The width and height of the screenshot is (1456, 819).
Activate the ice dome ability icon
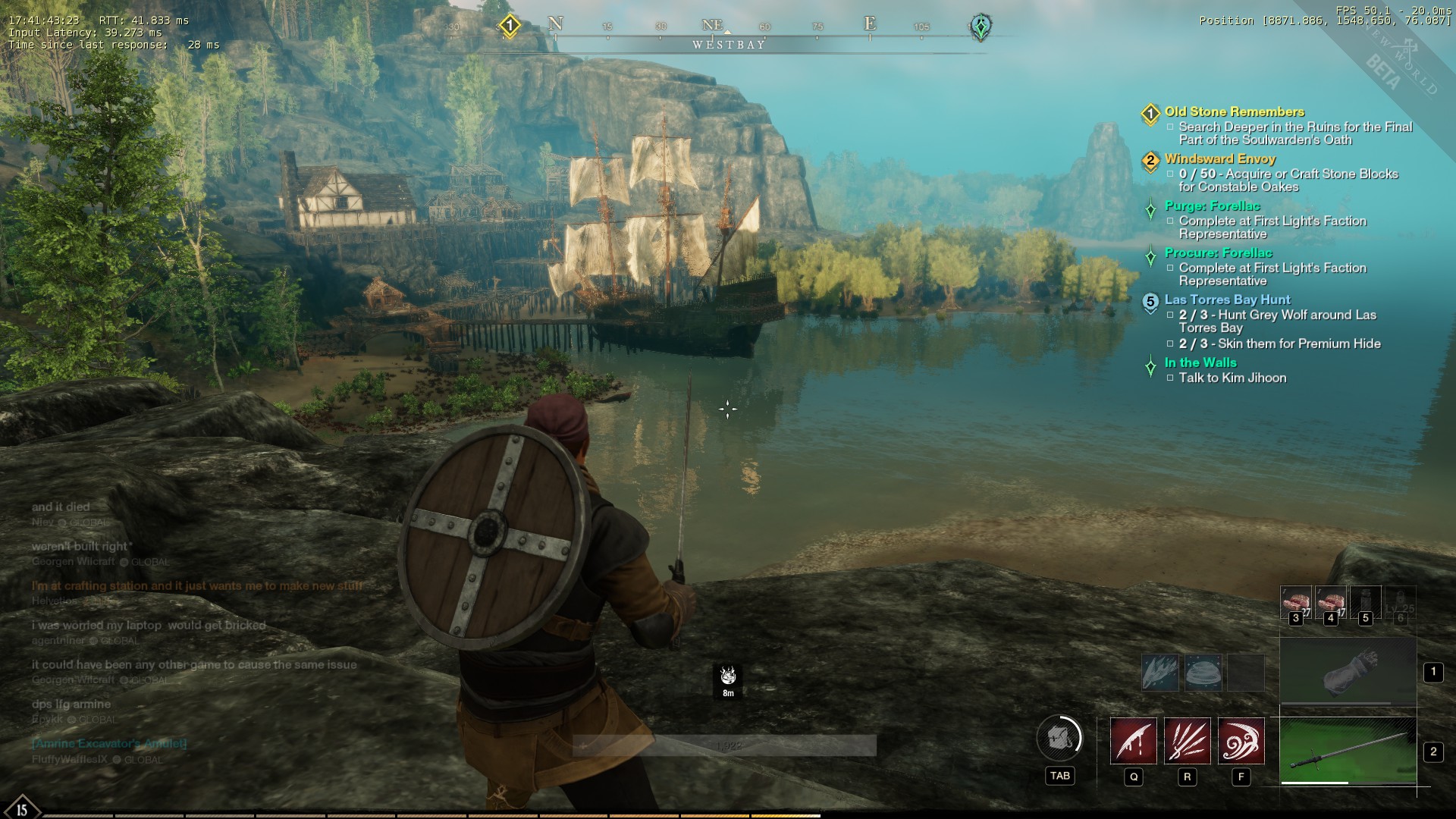coord(1203,673)
